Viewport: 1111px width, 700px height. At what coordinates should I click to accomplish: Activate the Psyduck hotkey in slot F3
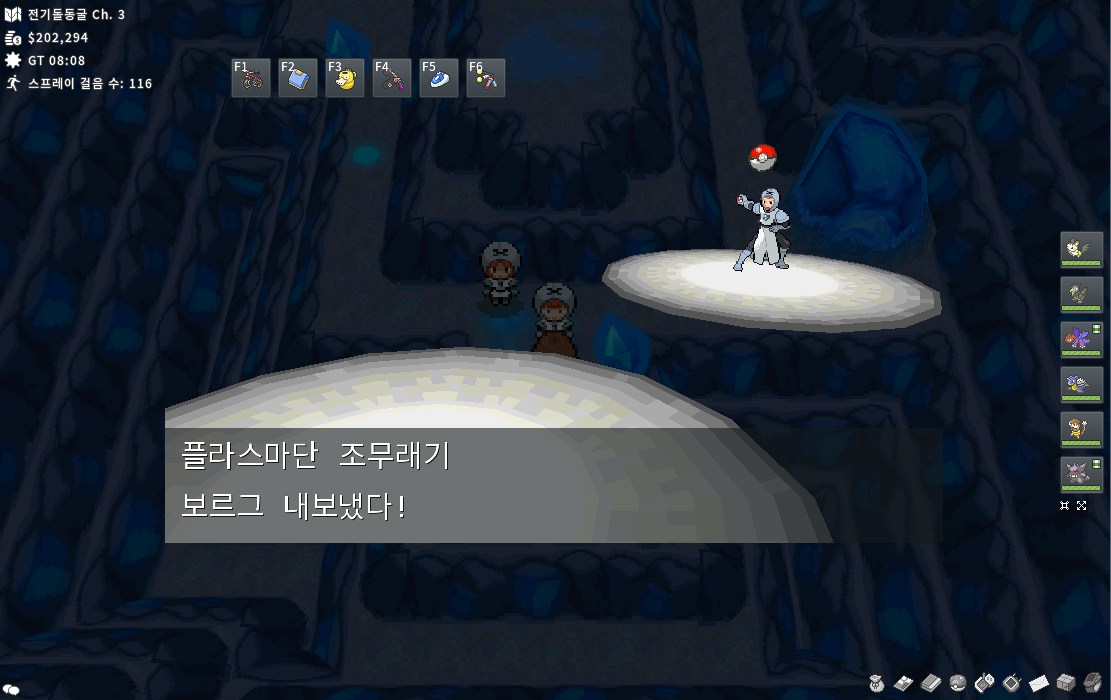(345, 78)
